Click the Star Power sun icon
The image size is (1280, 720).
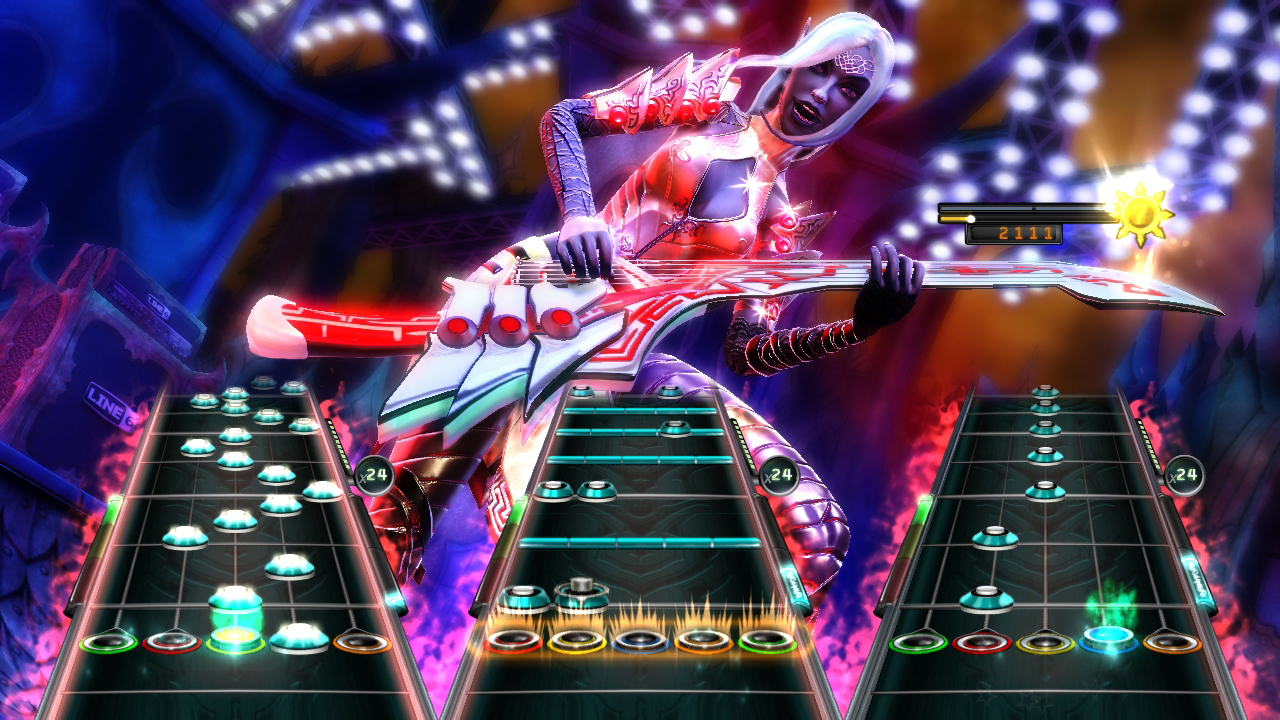pos(1139,213)
